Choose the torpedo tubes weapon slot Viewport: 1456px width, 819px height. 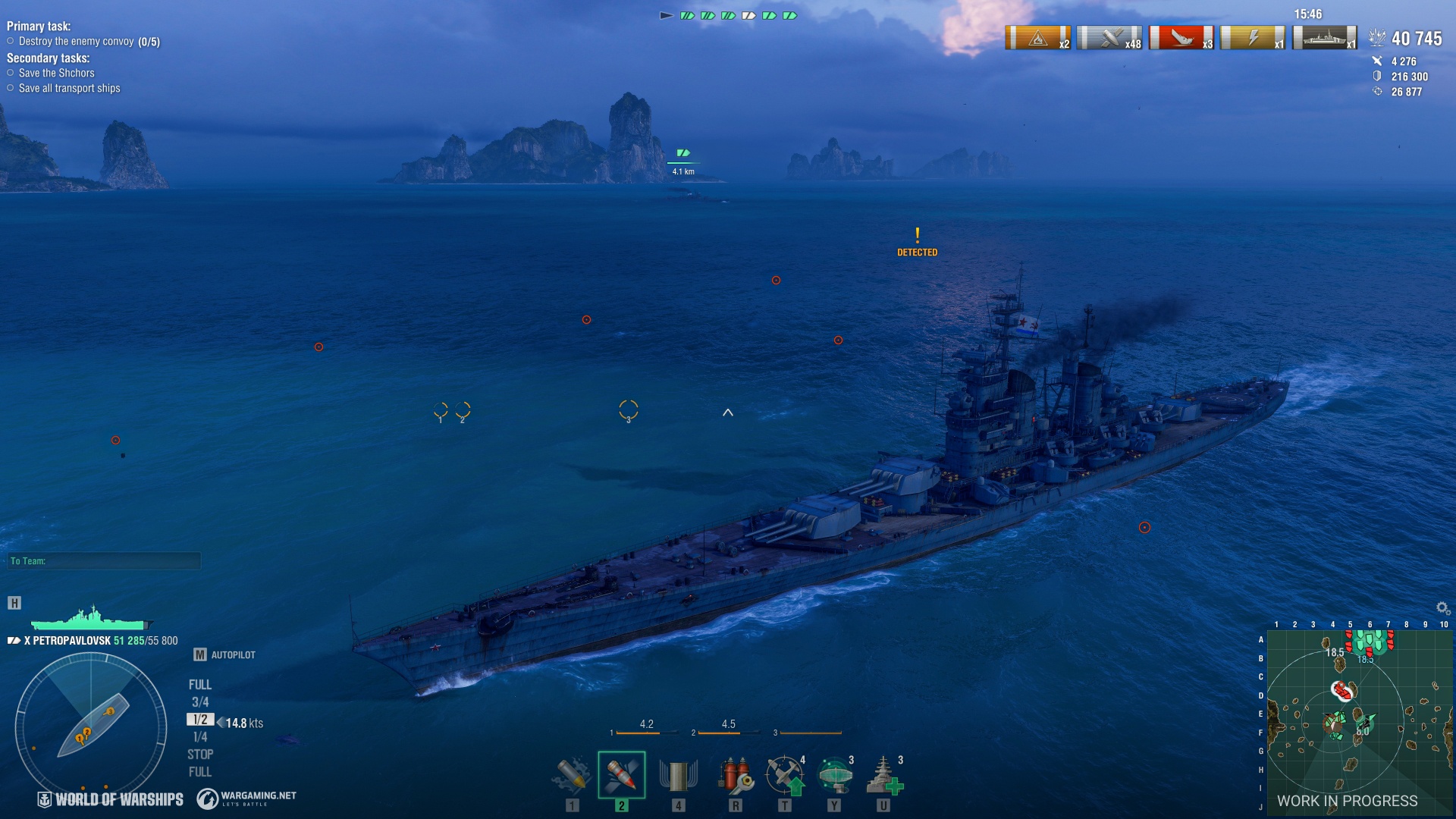point(678,775)
